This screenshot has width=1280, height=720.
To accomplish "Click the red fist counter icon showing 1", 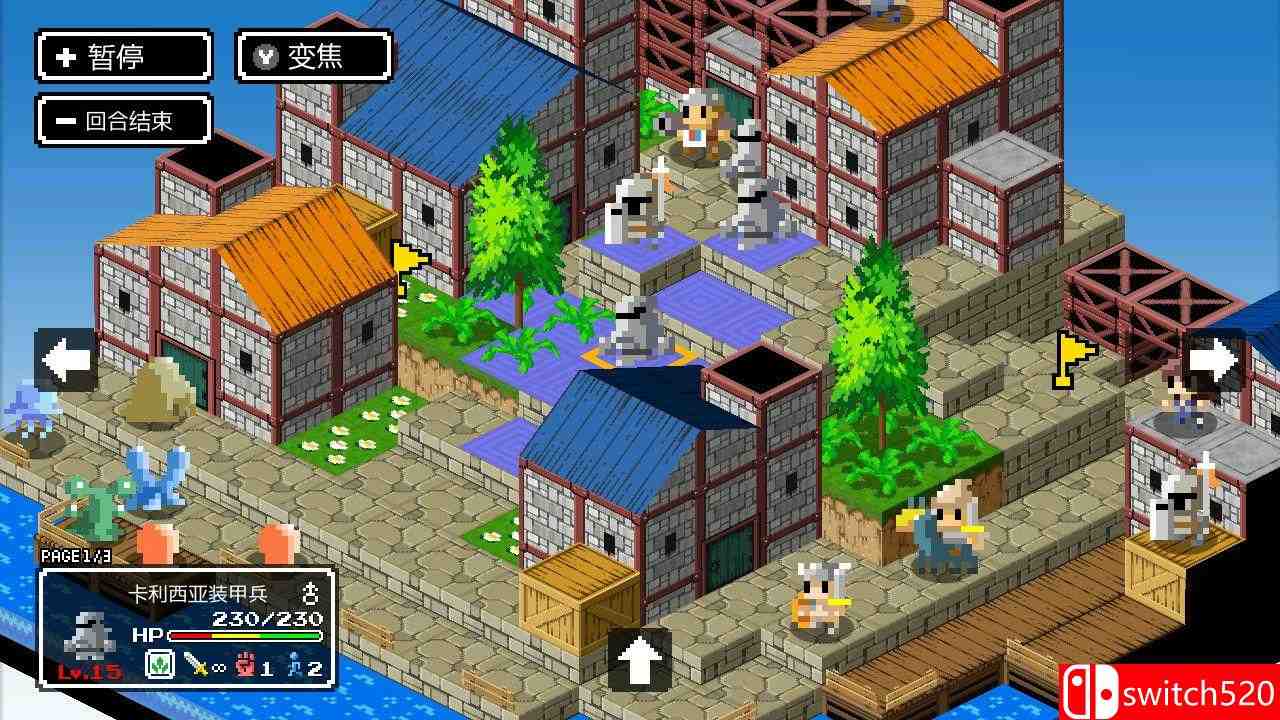I will point(243,664).
